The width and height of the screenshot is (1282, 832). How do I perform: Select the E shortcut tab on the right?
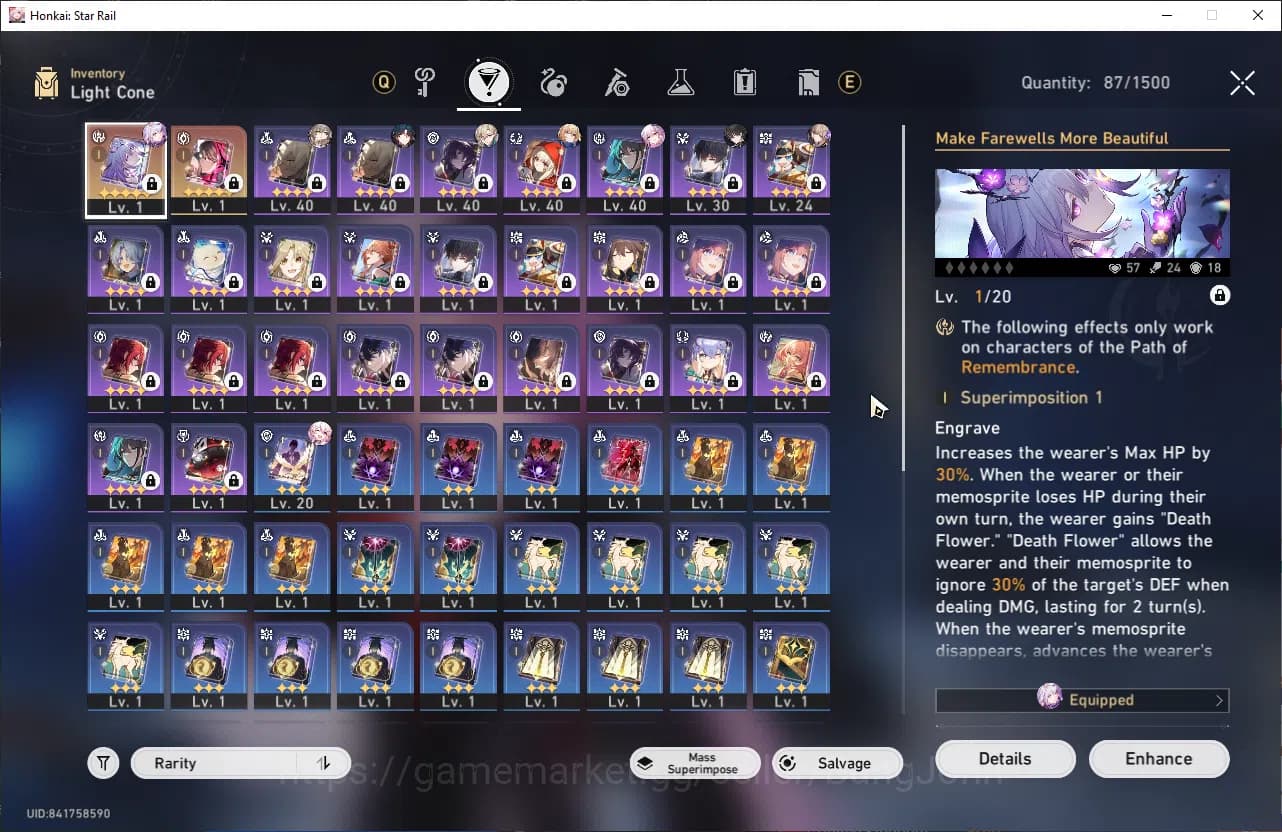[x=849, y=83]
